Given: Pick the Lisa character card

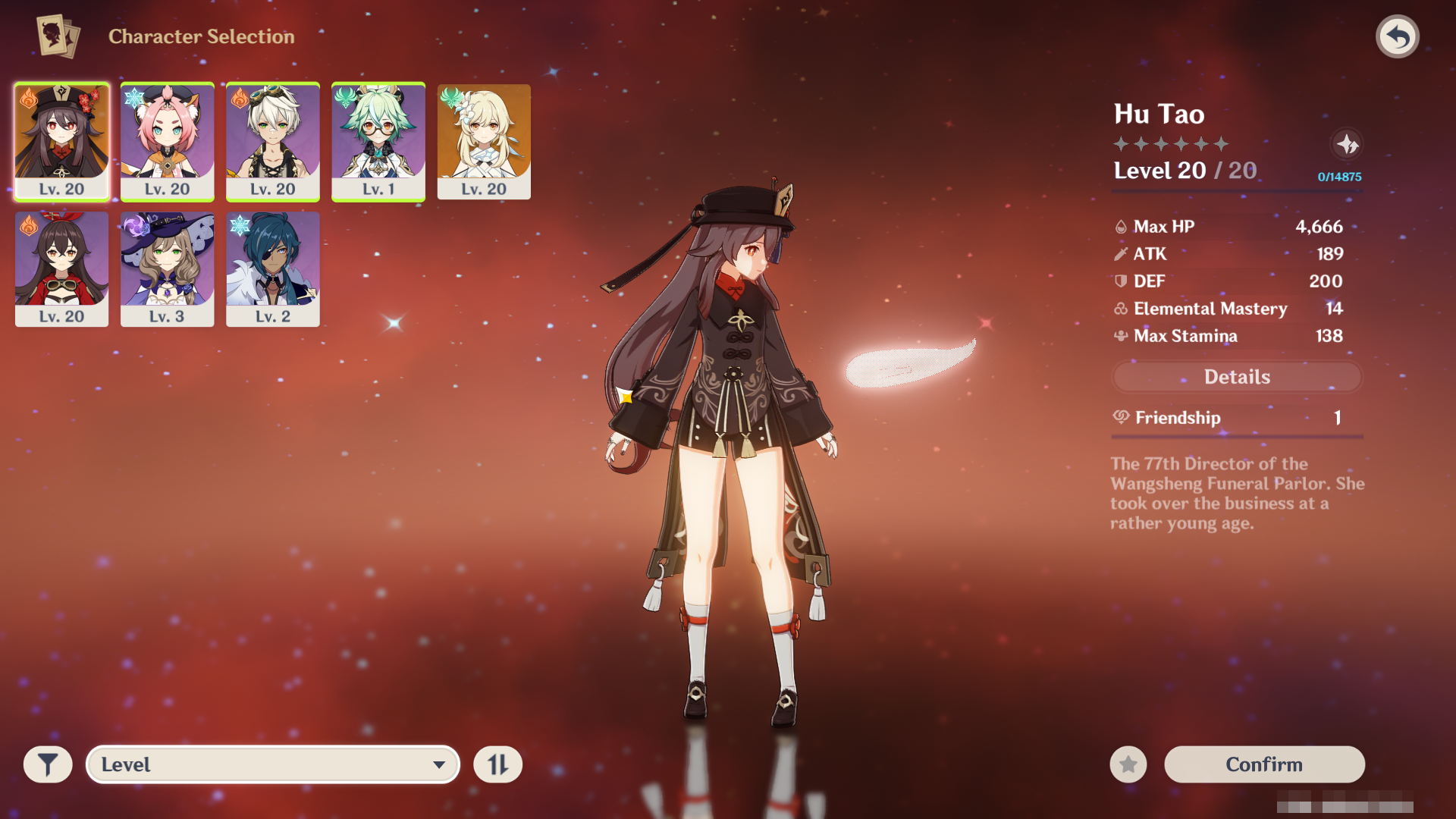Looking at the screenshot, I should click(167, 269).
